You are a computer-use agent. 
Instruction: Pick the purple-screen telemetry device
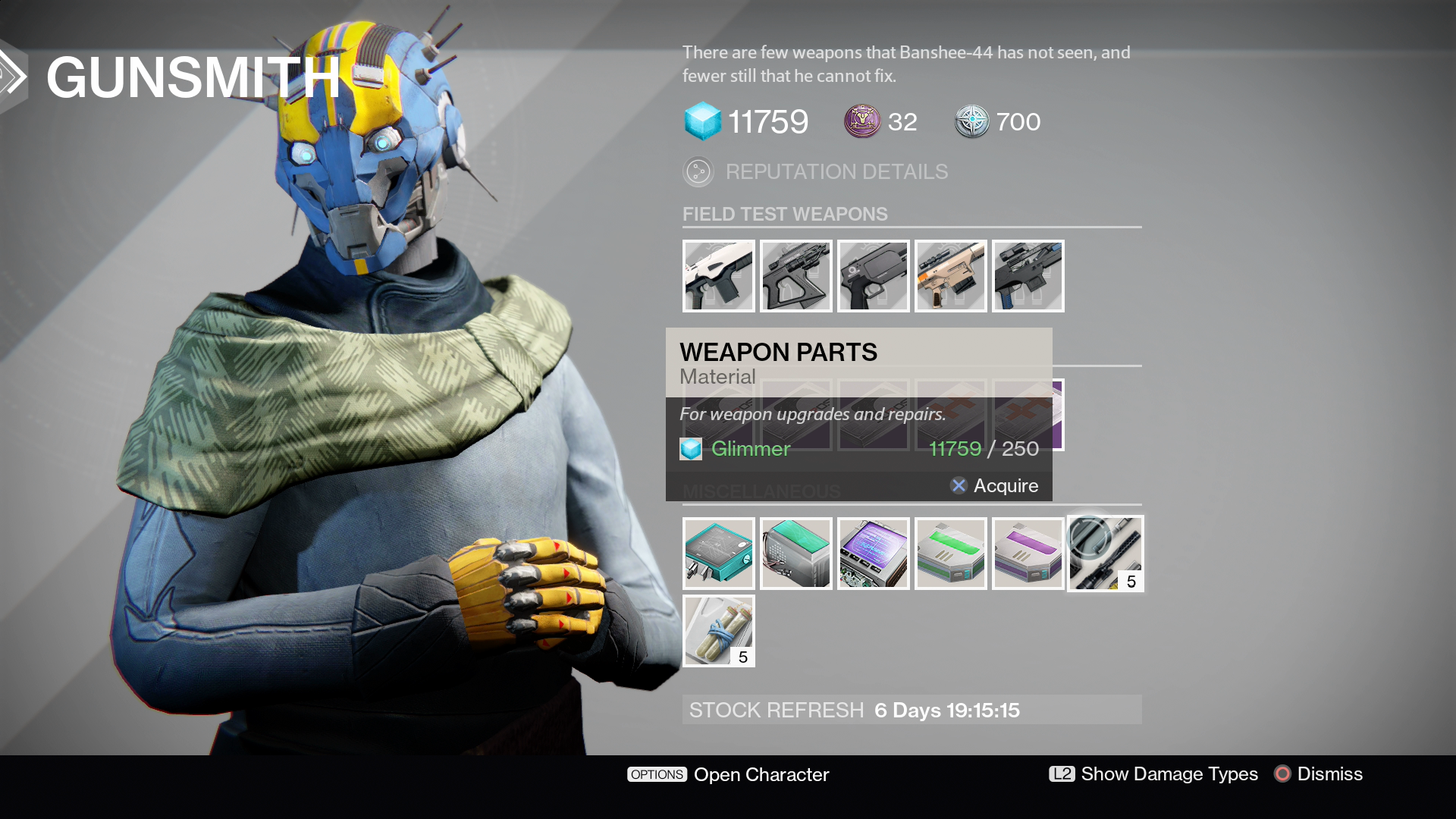tap(873, 554)
